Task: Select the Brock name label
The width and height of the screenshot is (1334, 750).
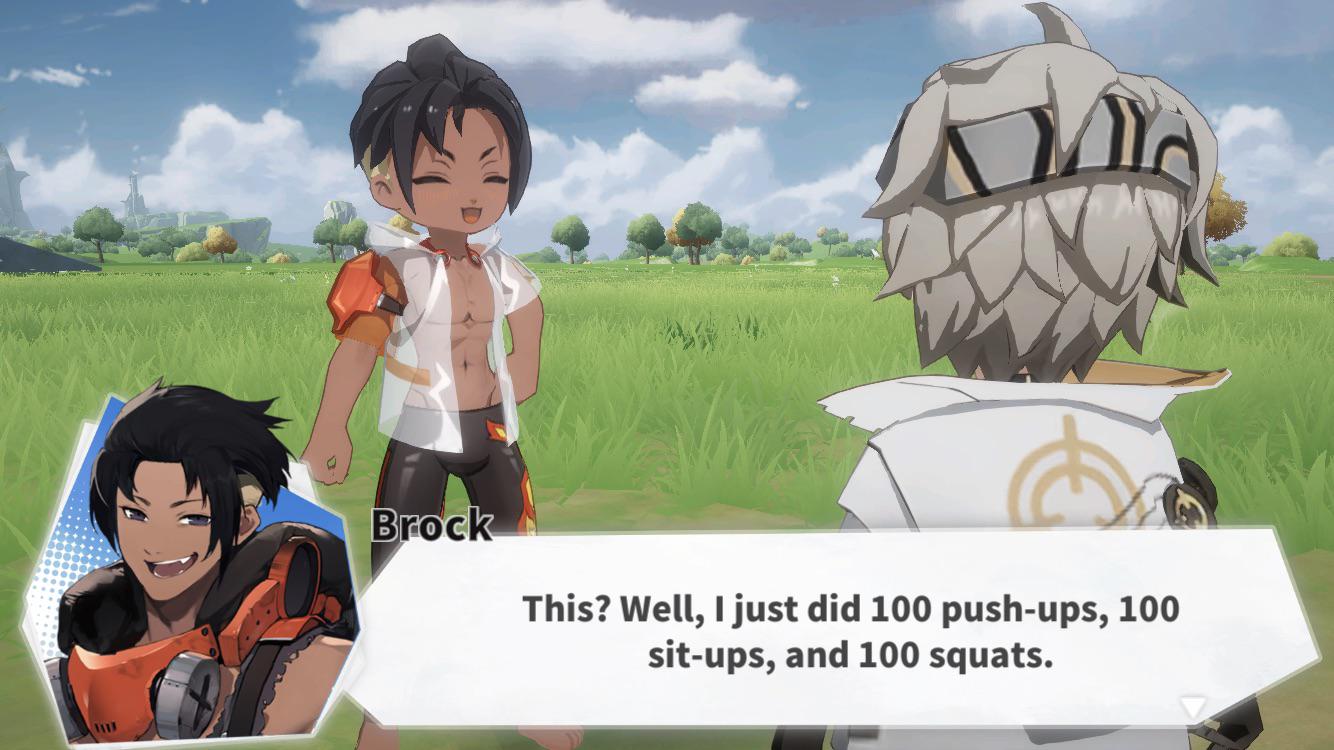Action: point(432,524)
